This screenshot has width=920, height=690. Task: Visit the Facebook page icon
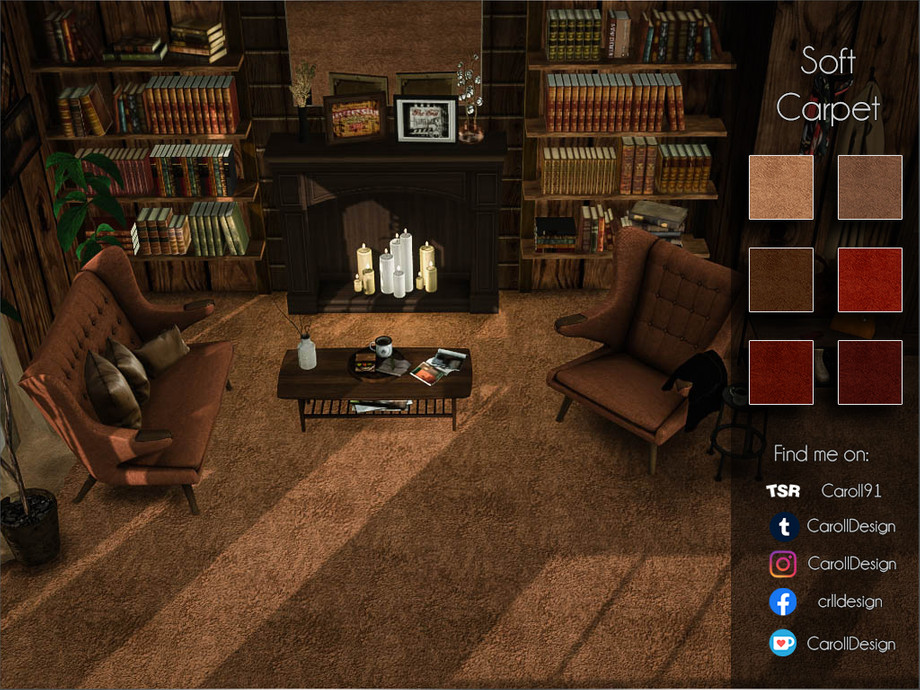click(x=783, y=602)
